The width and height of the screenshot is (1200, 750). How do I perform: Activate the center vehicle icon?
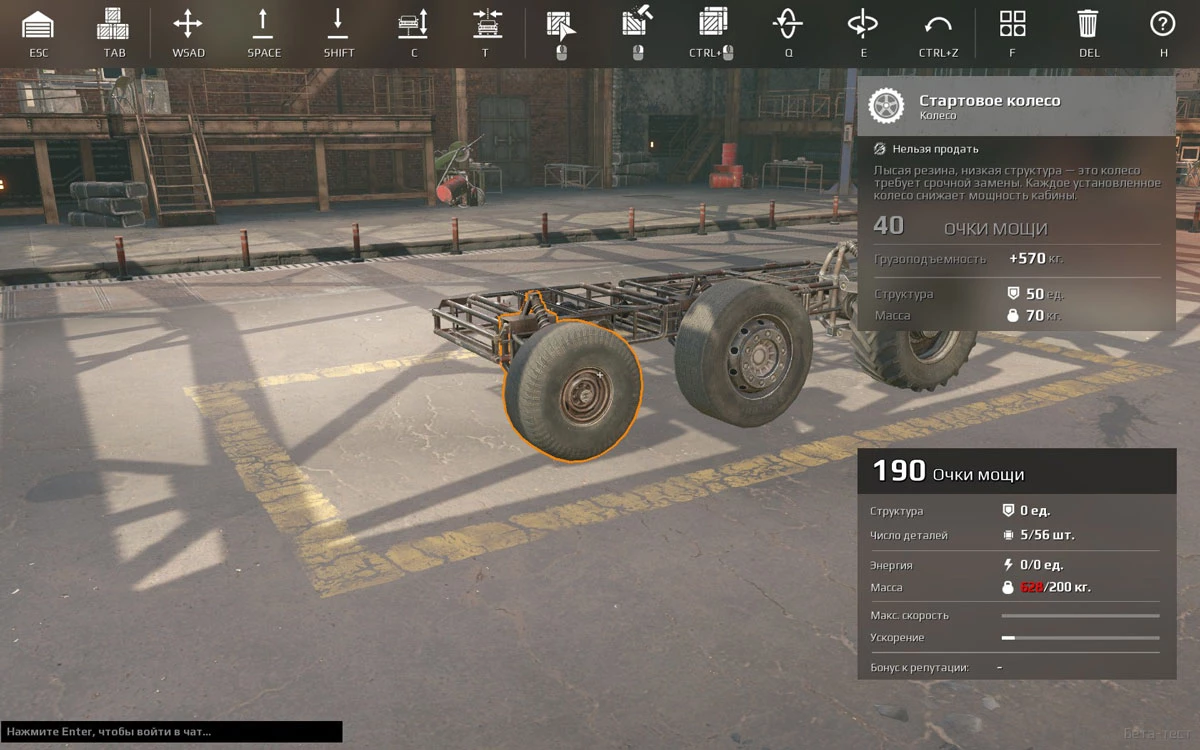(x=486, y=24)
